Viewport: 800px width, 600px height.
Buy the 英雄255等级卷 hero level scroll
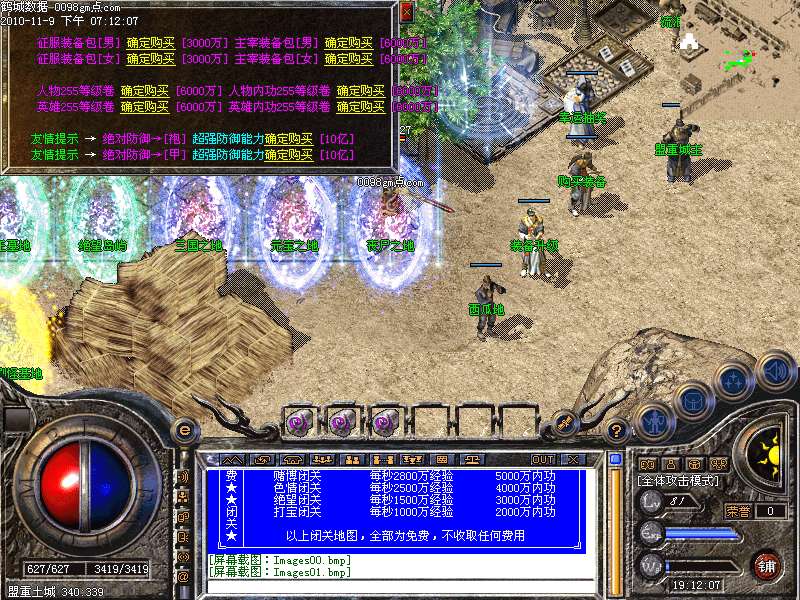pos(145,107)
